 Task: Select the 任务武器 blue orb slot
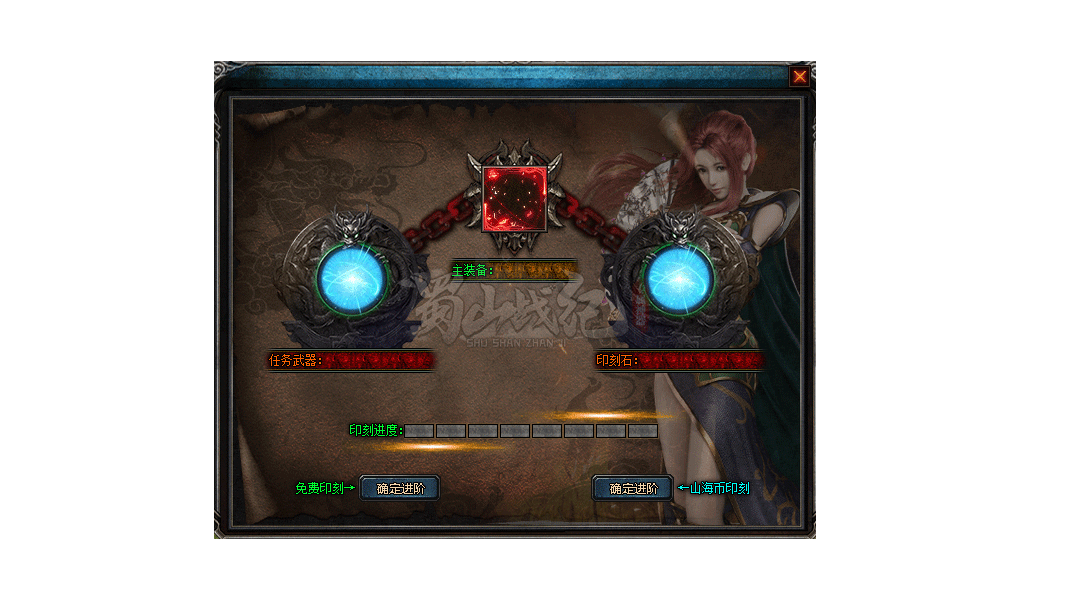(349, 279)
